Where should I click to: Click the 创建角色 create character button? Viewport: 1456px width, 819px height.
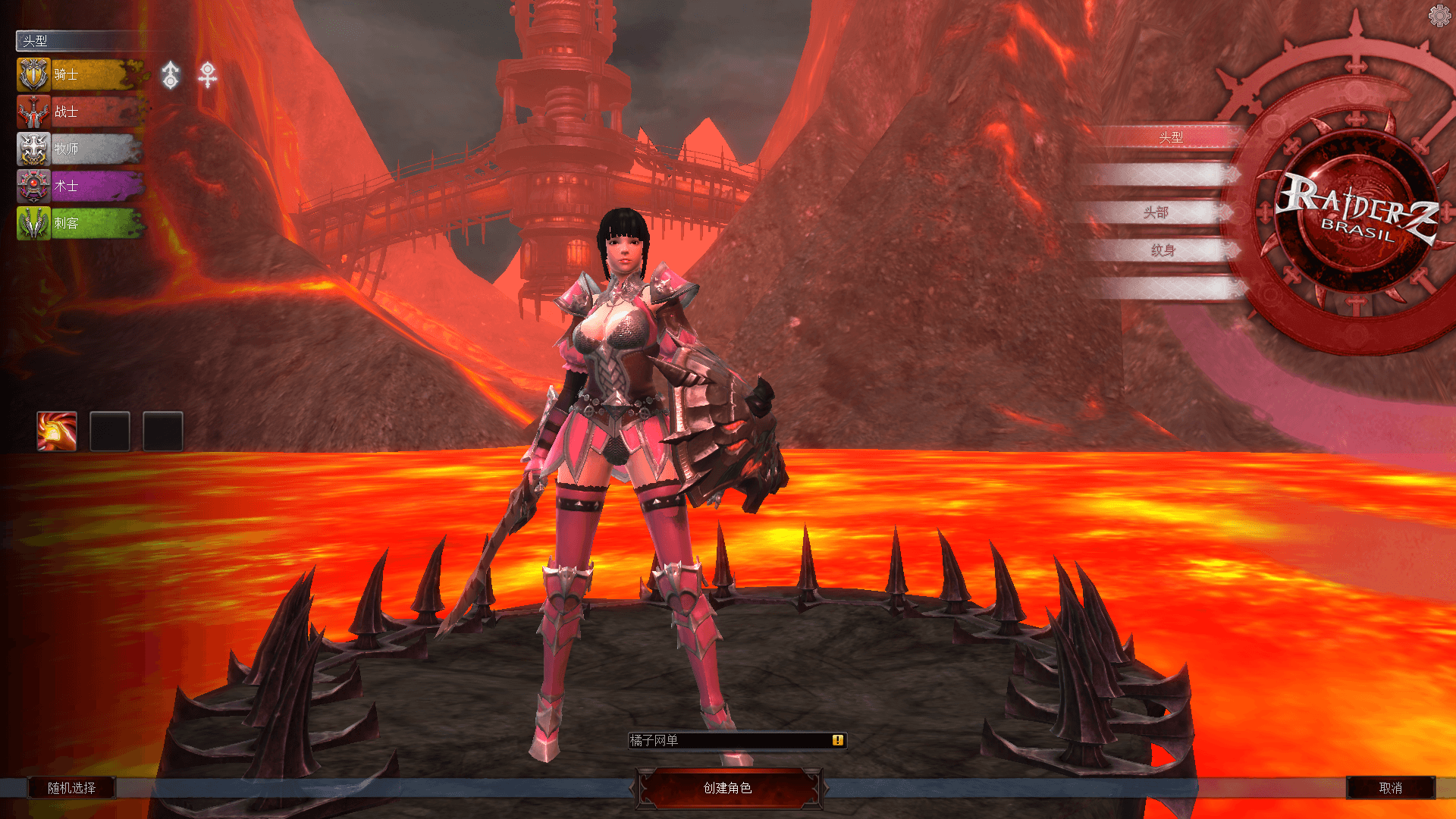727,788
